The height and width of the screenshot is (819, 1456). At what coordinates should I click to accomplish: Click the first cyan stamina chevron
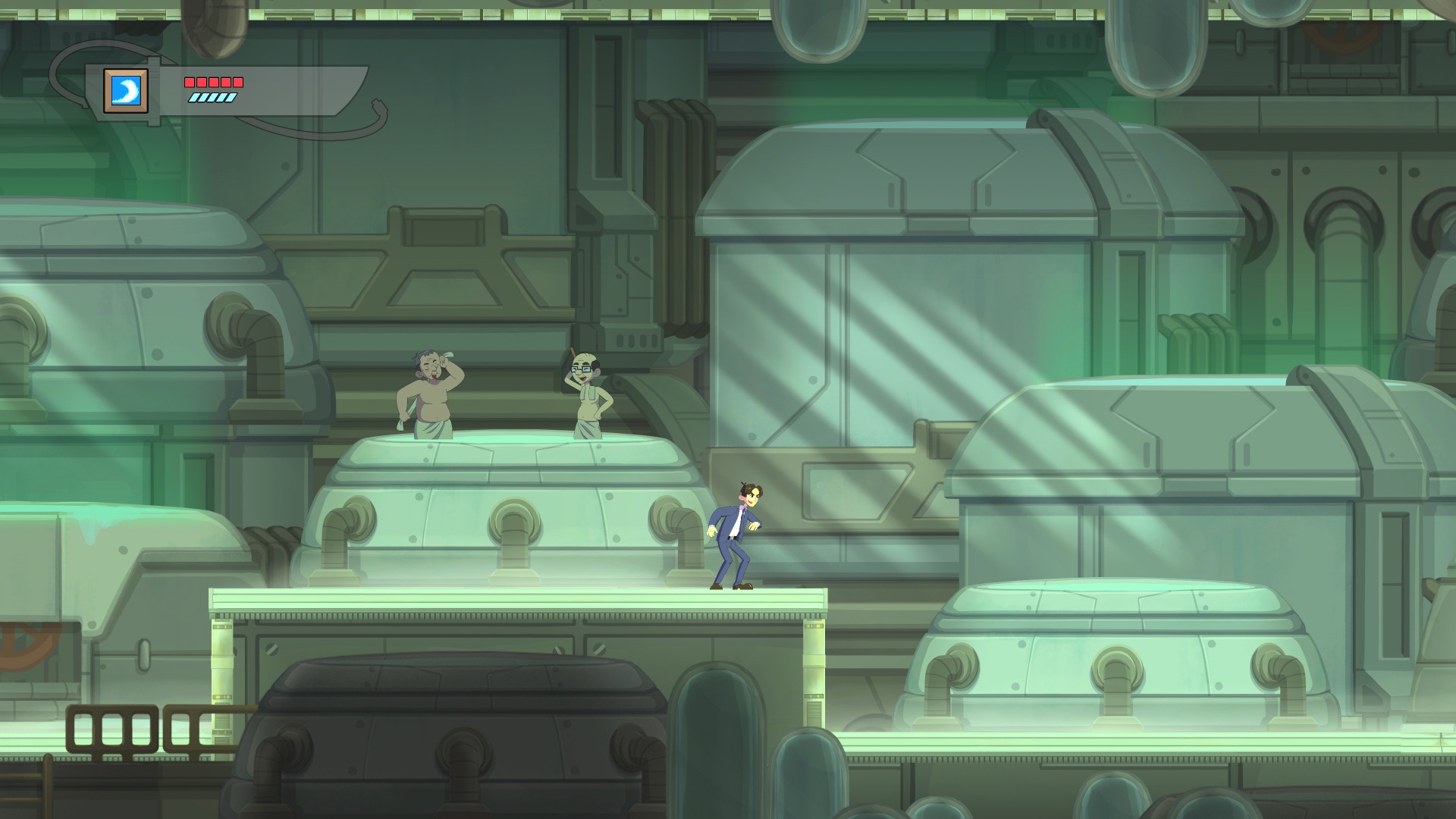[x=194, y=97]
